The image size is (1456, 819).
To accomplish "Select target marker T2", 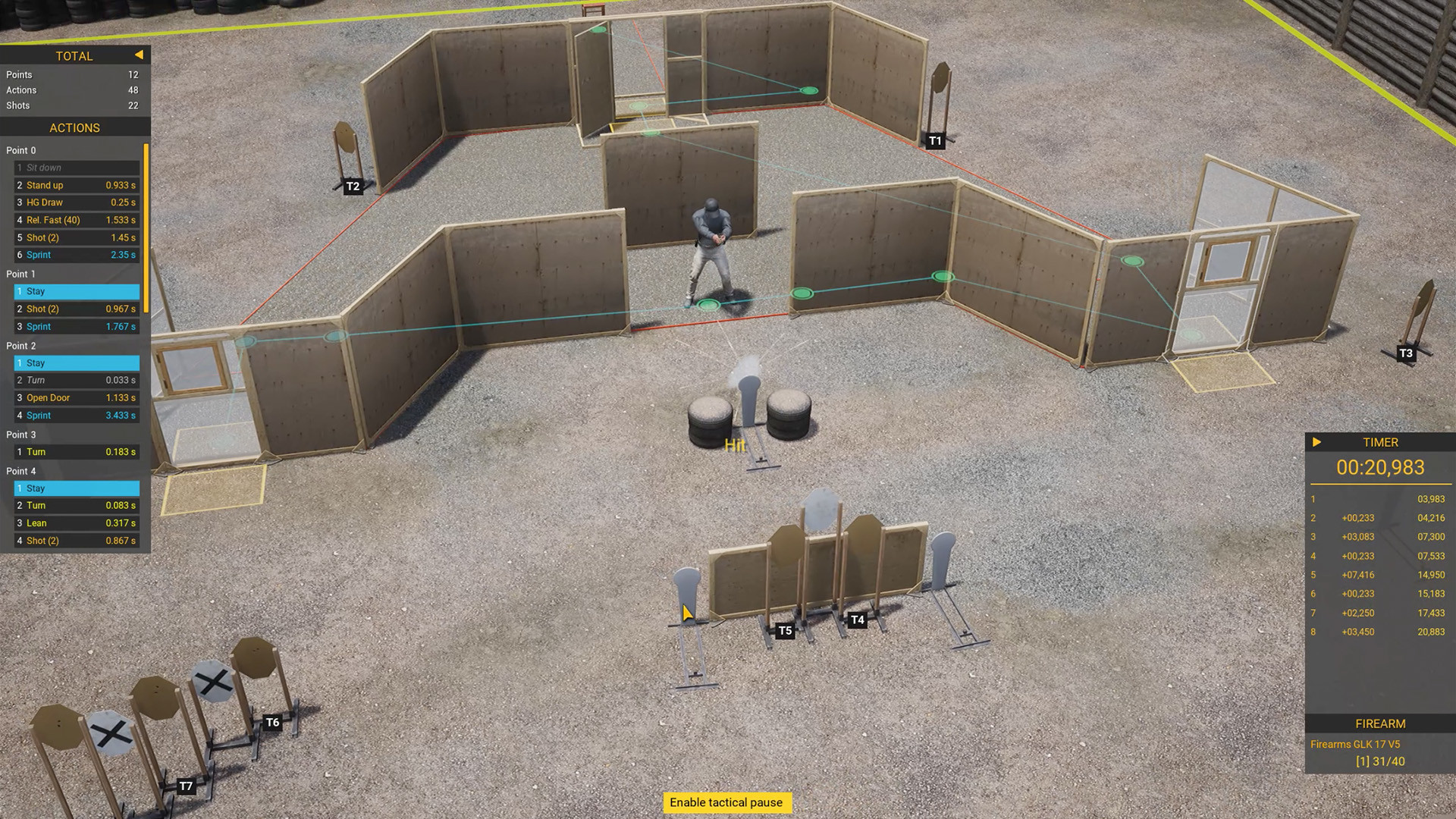I will click(x=352, y=184).
